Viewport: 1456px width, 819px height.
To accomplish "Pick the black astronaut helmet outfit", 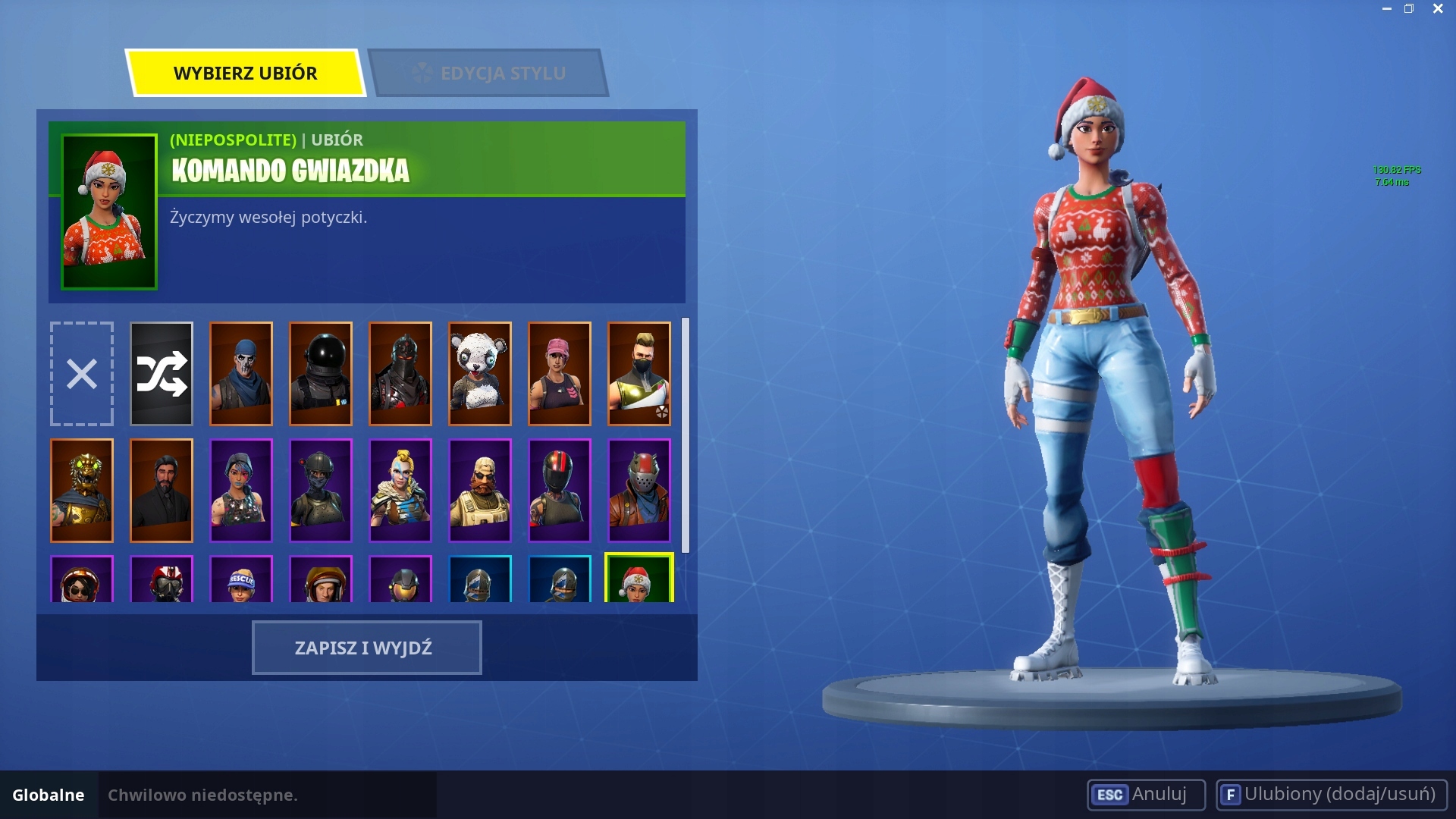I will point(321,374).
